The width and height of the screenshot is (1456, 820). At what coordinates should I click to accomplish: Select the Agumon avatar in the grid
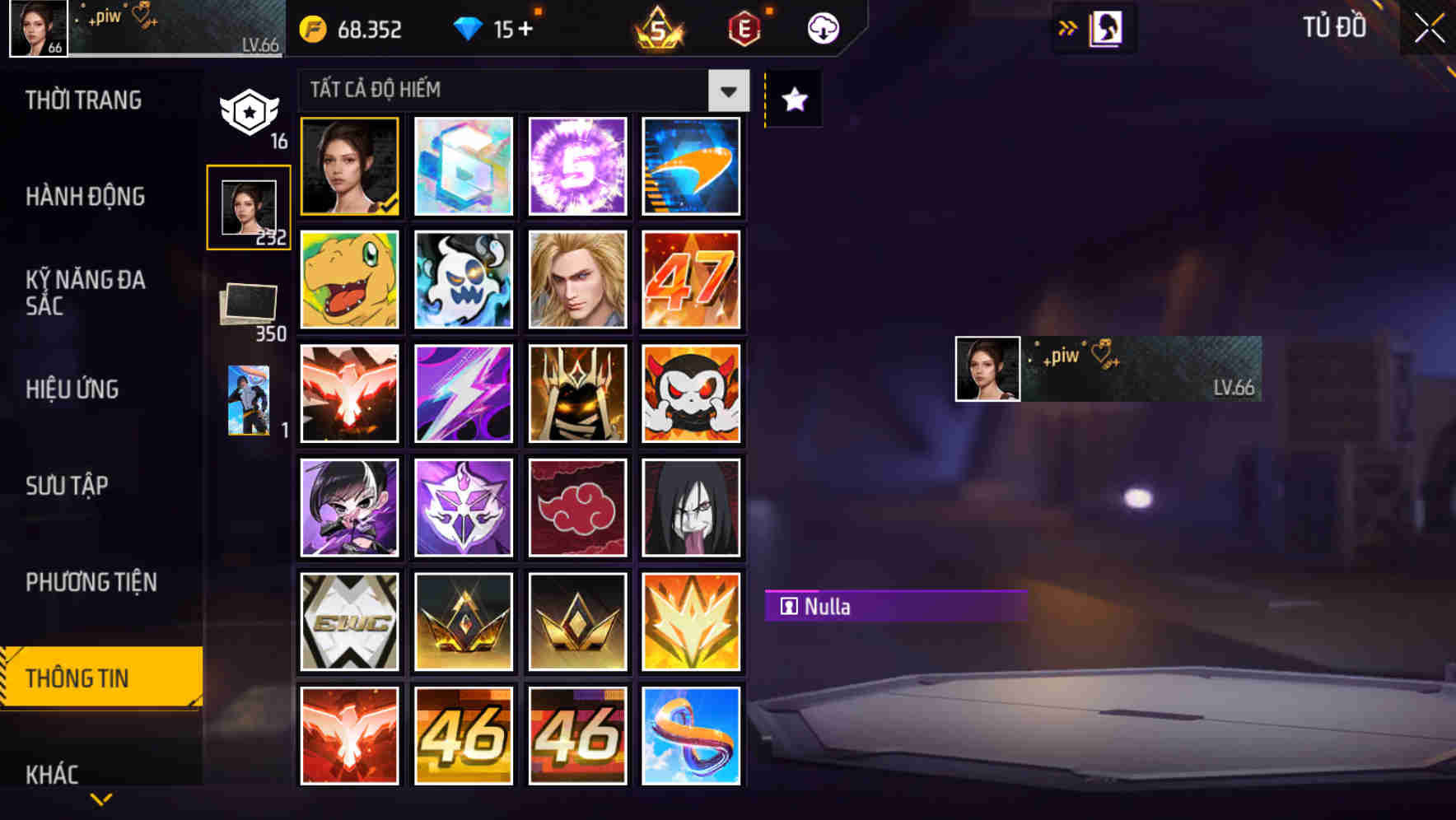coord(349,280)
